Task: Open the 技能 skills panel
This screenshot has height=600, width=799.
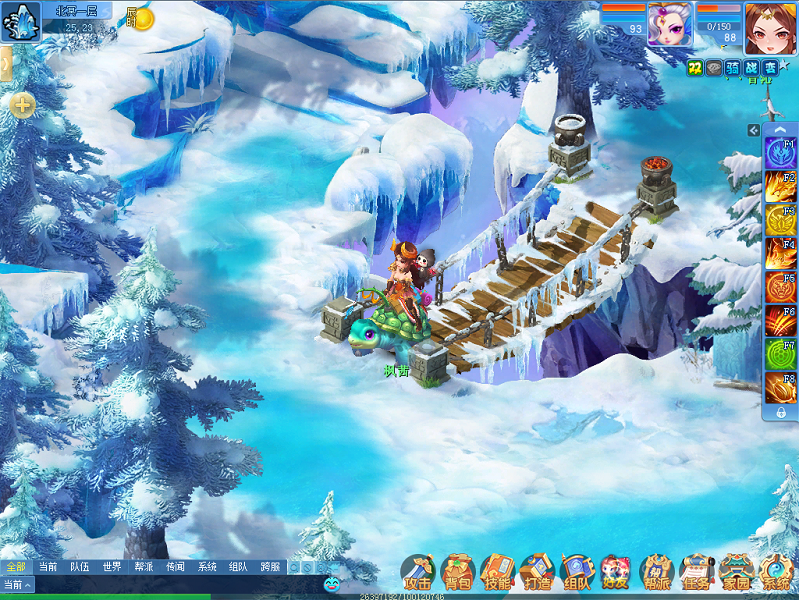Action: pos(497,573)
